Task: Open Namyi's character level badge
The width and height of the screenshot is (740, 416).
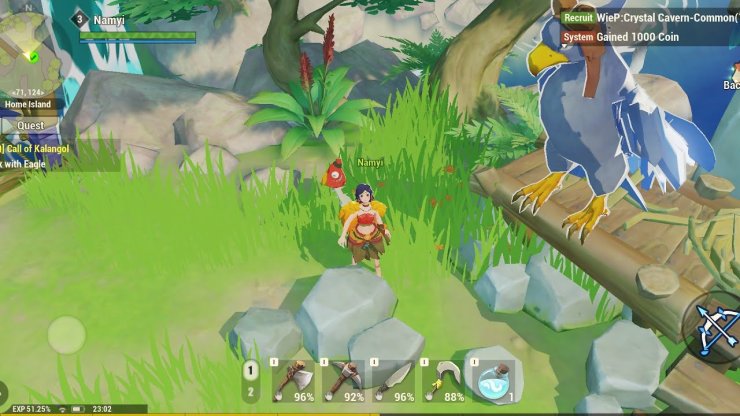Action: point(79,19)
